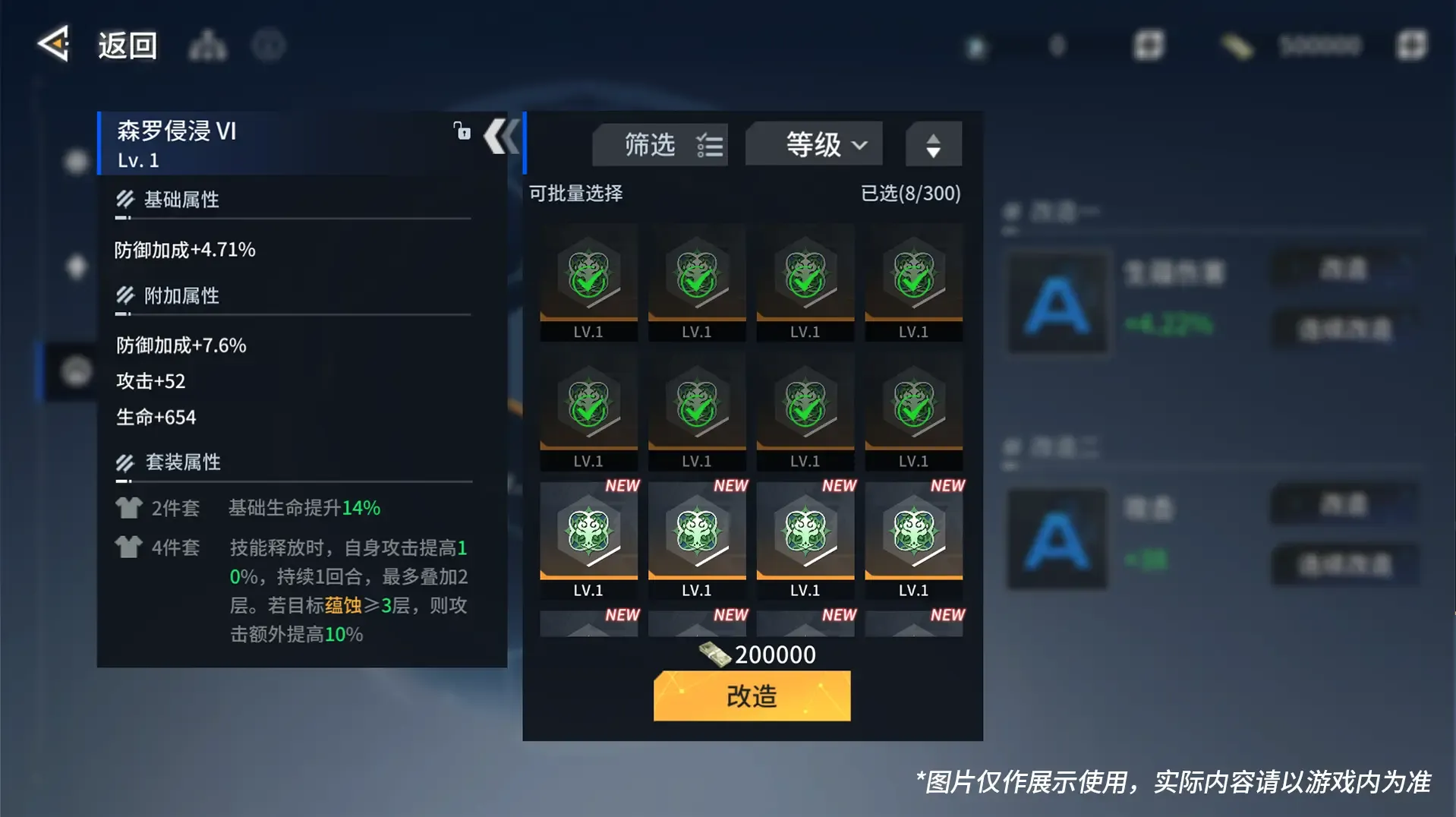Open the family emblem icon in the top bar
Screen dimensions: 1456x817
coord(208,45)
